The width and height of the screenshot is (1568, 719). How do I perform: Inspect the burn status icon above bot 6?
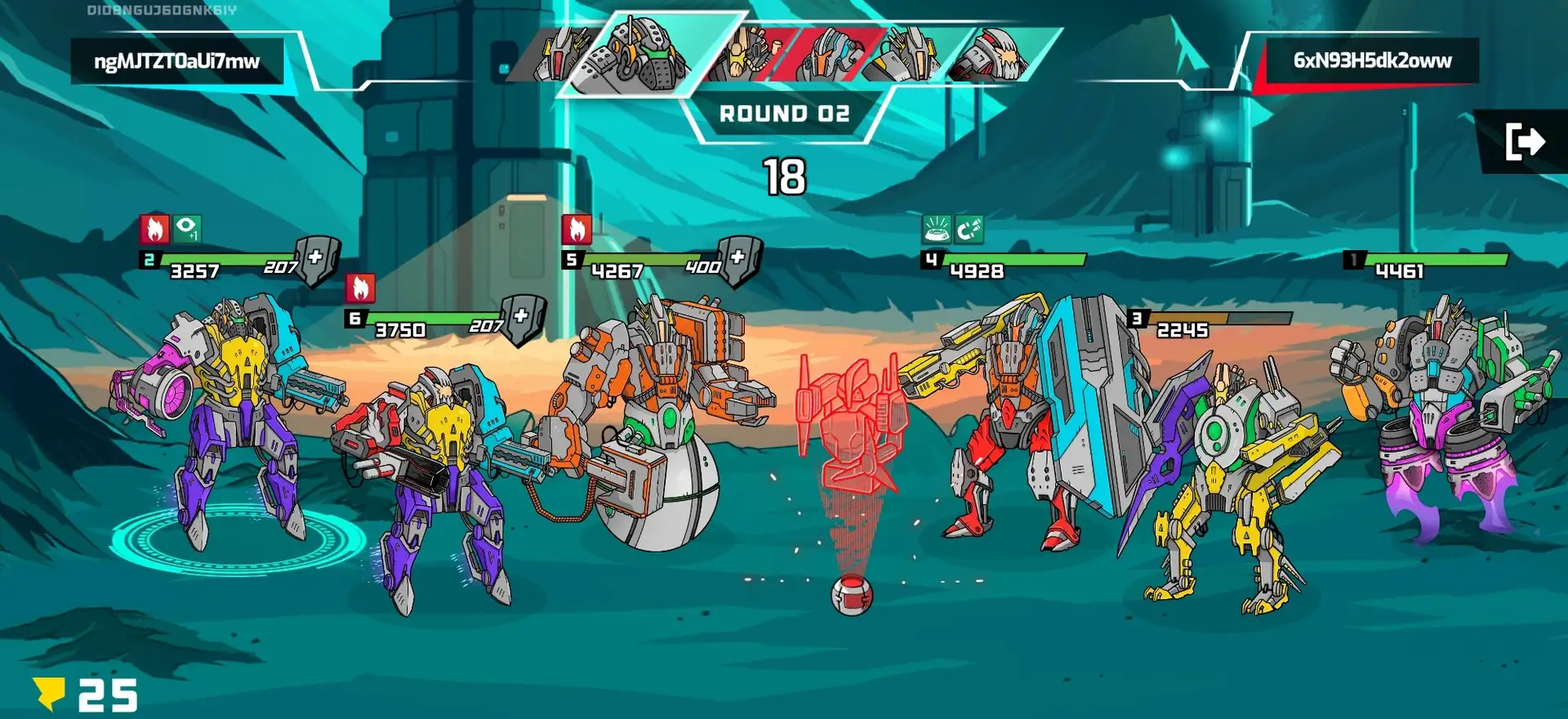[360, 288]
